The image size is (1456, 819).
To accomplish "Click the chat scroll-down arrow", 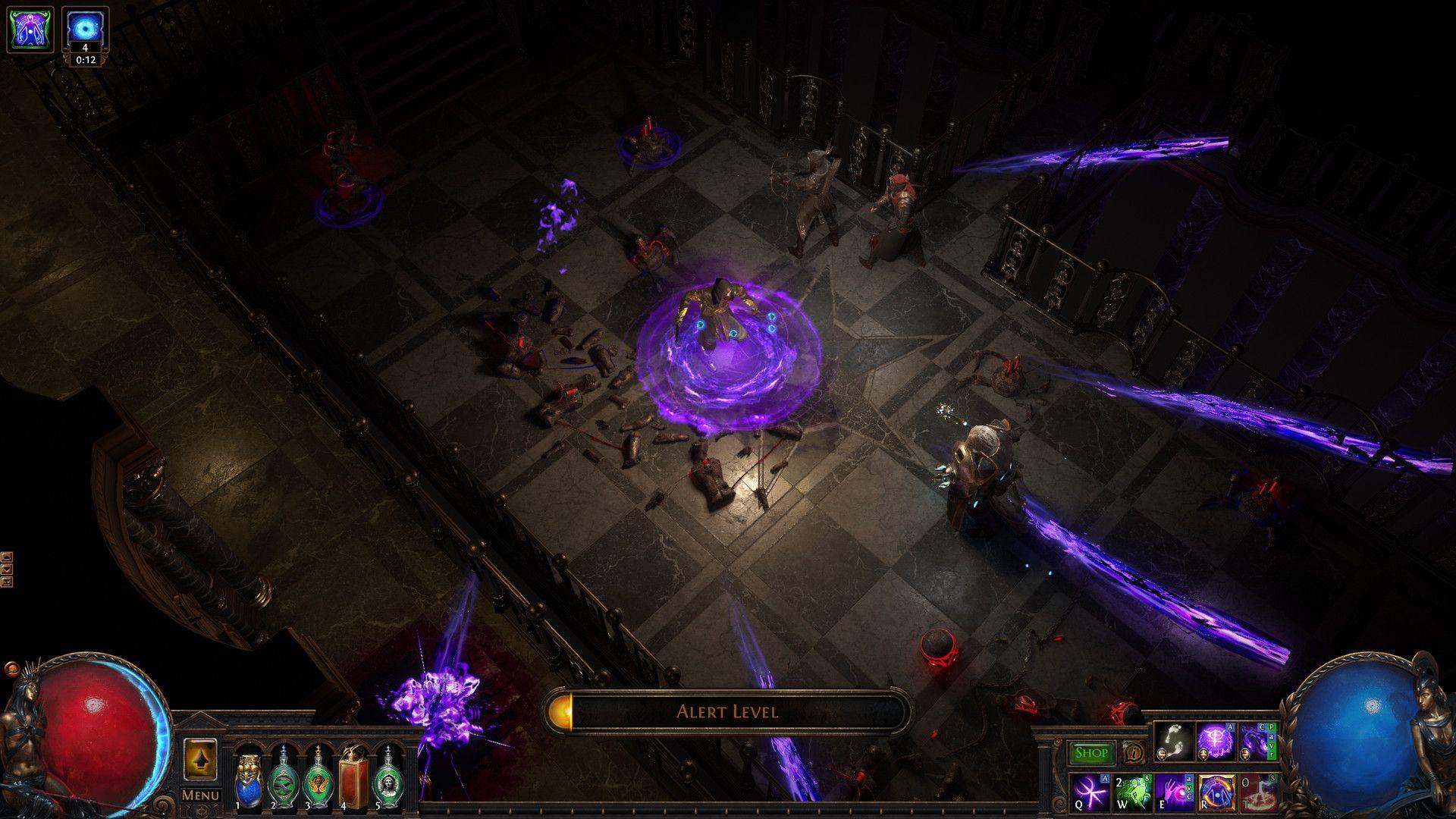I will click(7, 569).
